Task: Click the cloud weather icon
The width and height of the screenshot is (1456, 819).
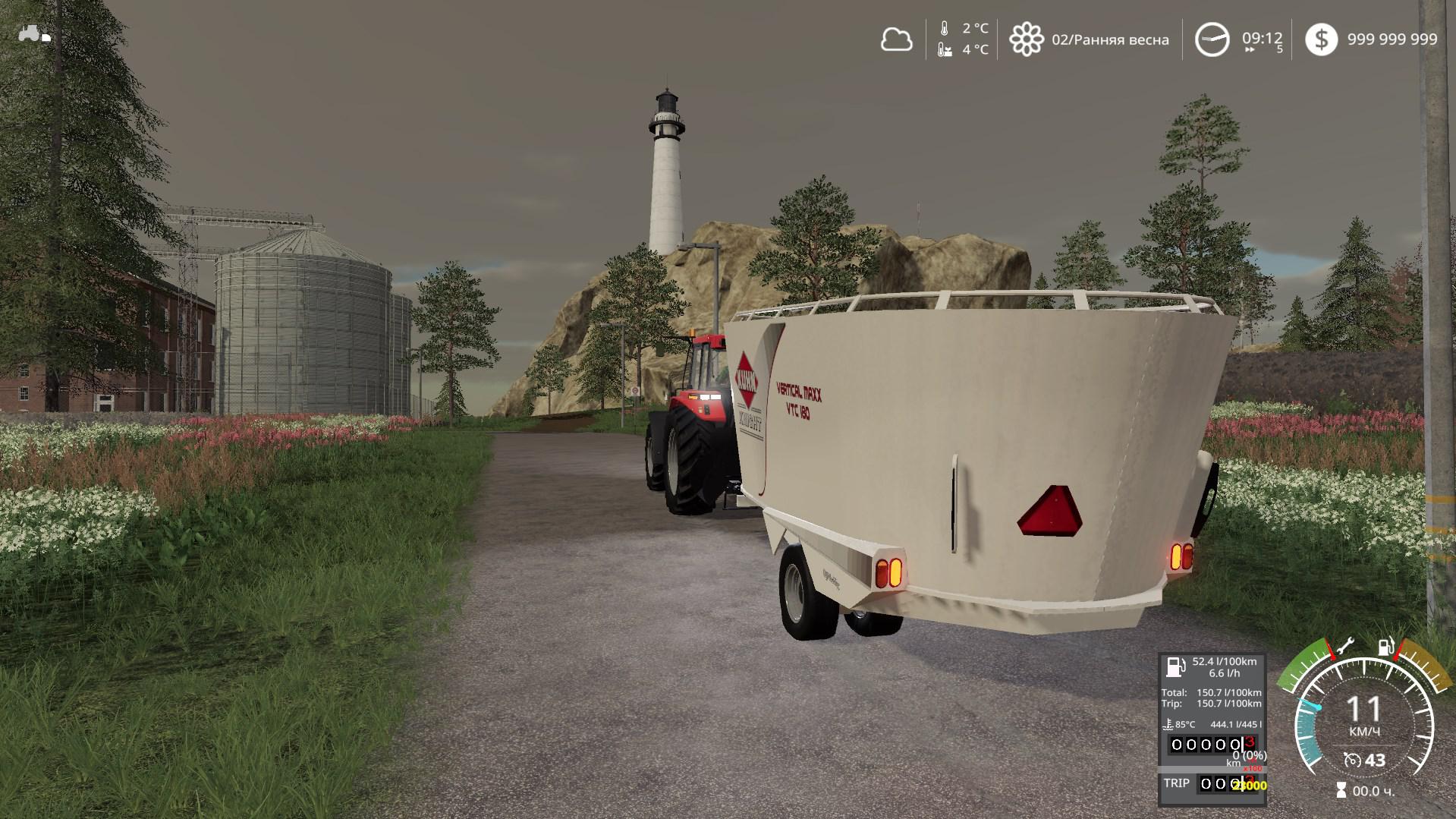Action: click(896, 39)
